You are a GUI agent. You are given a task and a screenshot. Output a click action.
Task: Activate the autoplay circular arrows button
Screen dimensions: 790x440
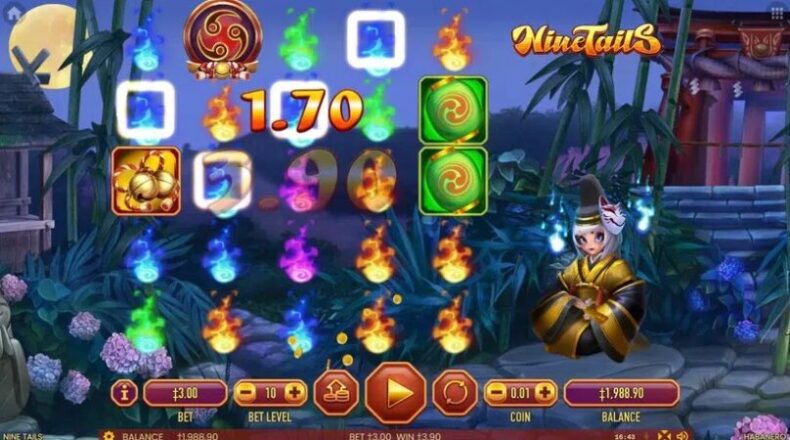pos(456,392)
